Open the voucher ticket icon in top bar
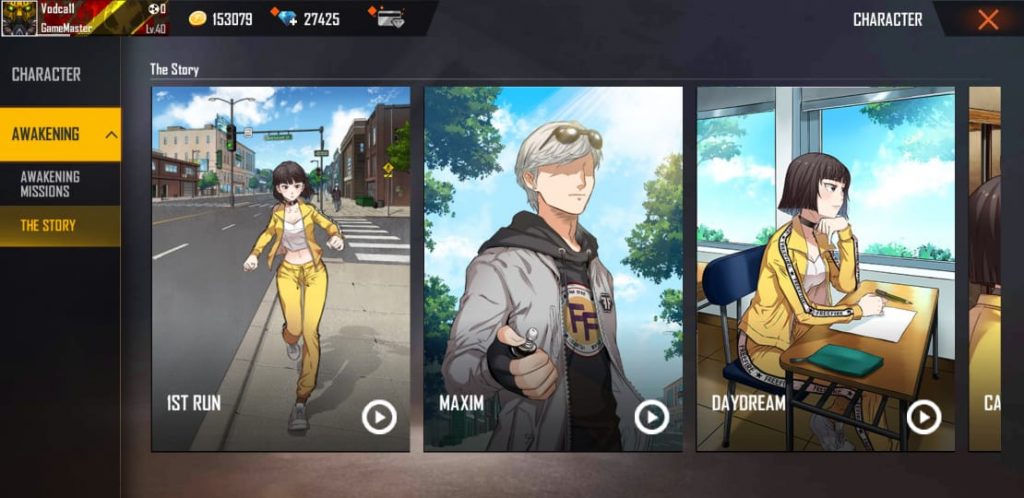The width and height of the screenshot is (1024, 498). pos(388,18)
